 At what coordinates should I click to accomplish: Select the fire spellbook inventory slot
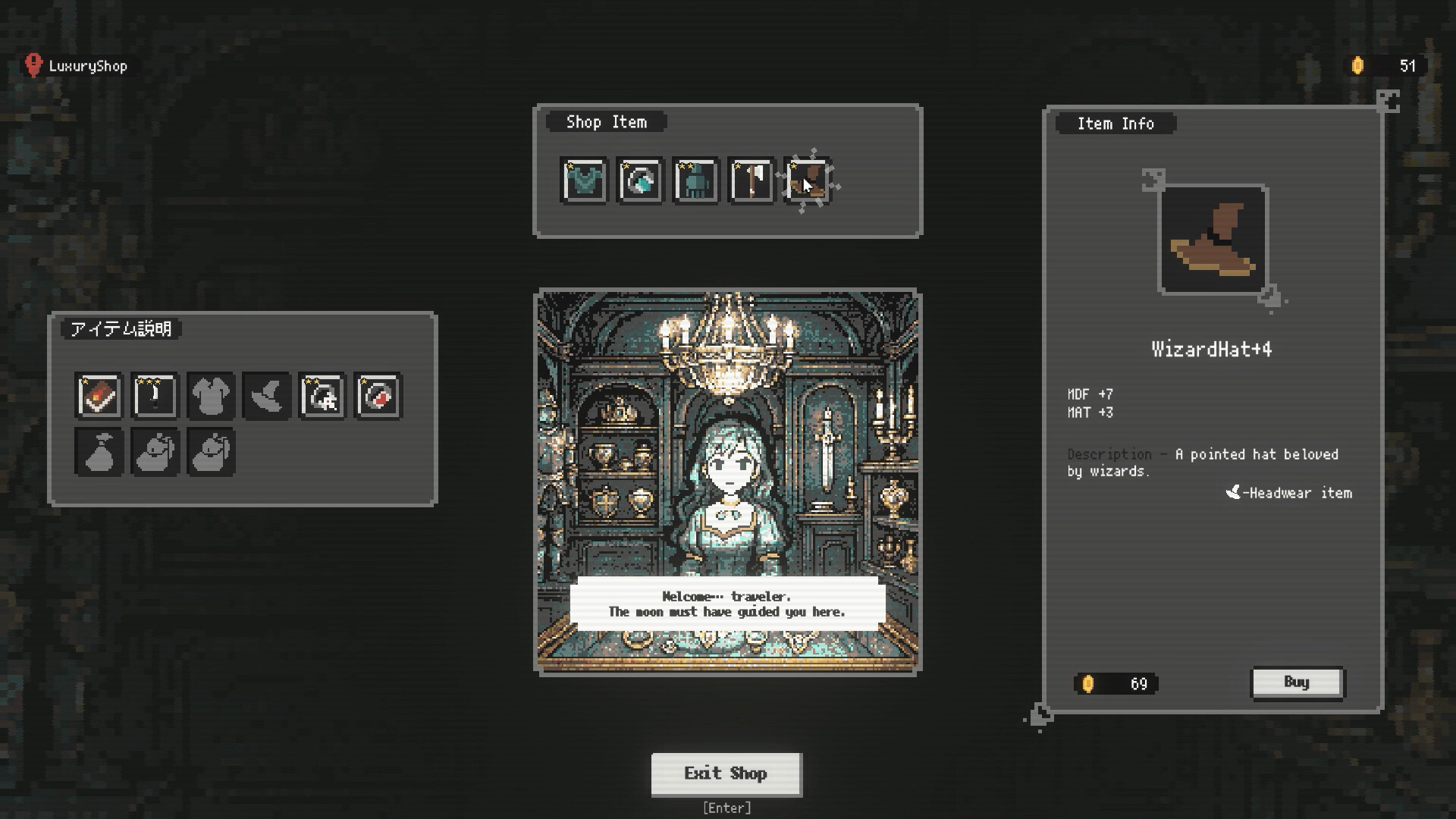(99, 396)
